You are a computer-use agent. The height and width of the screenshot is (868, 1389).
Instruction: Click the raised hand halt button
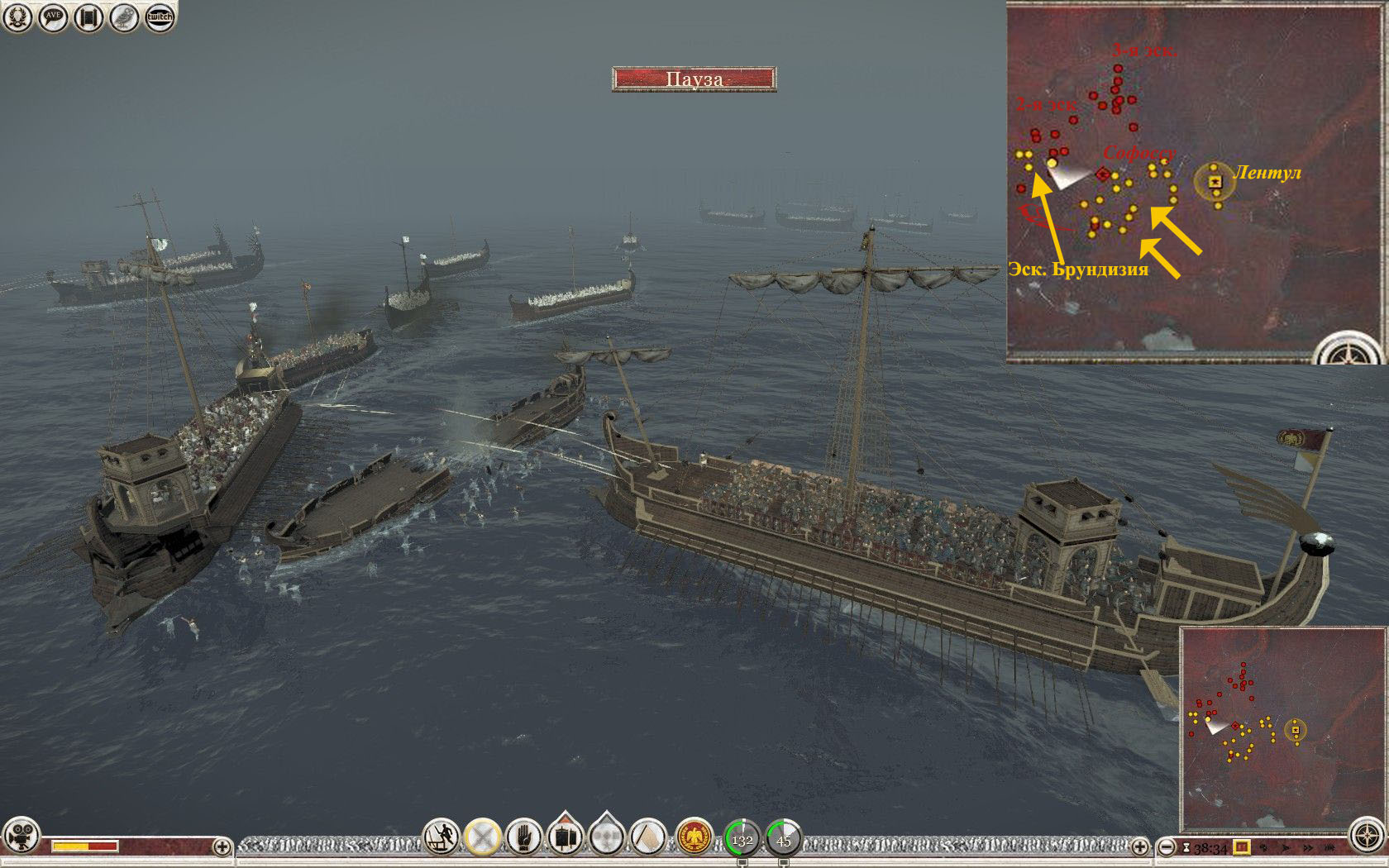(524, 837)
